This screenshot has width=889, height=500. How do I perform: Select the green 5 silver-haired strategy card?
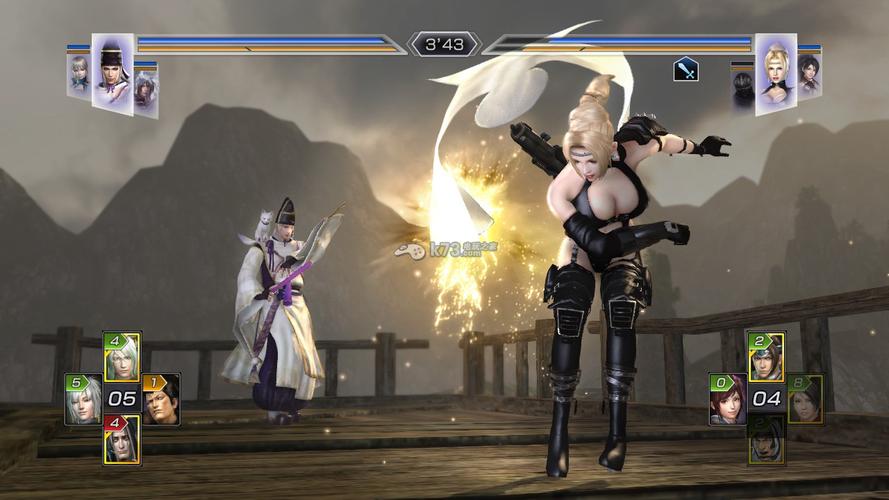click(x=83, y=399)
